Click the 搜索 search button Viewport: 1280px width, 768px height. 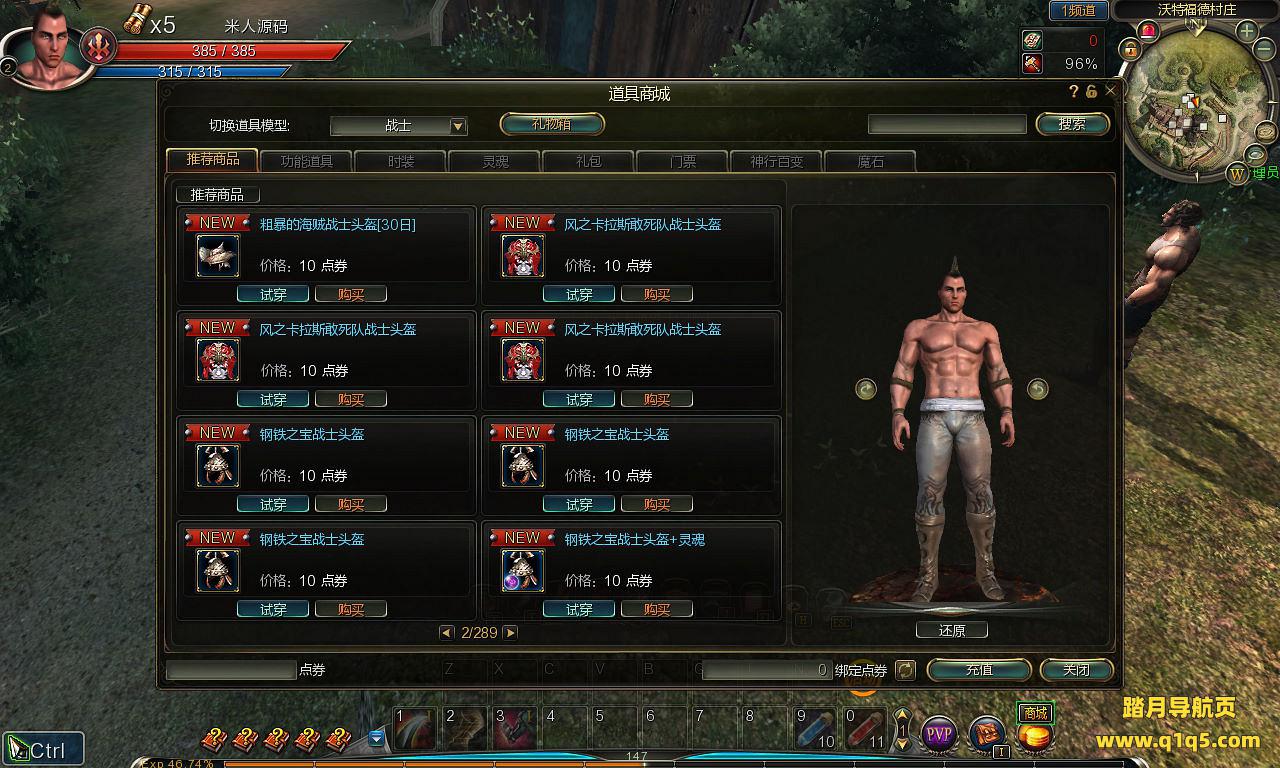point(1072,124)
